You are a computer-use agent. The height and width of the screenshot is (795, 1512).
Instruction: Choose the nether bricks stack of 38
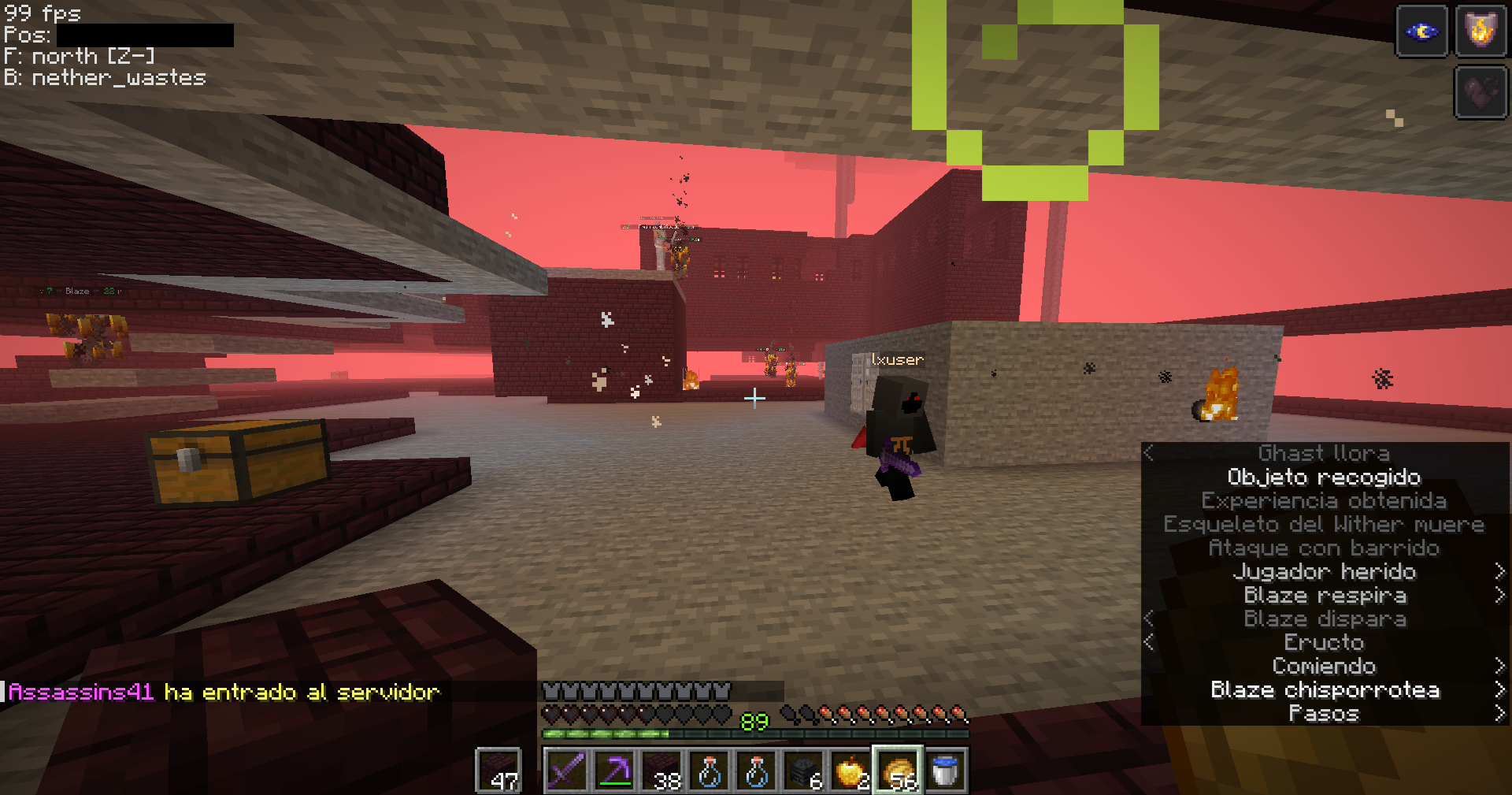tap(661, 771)
